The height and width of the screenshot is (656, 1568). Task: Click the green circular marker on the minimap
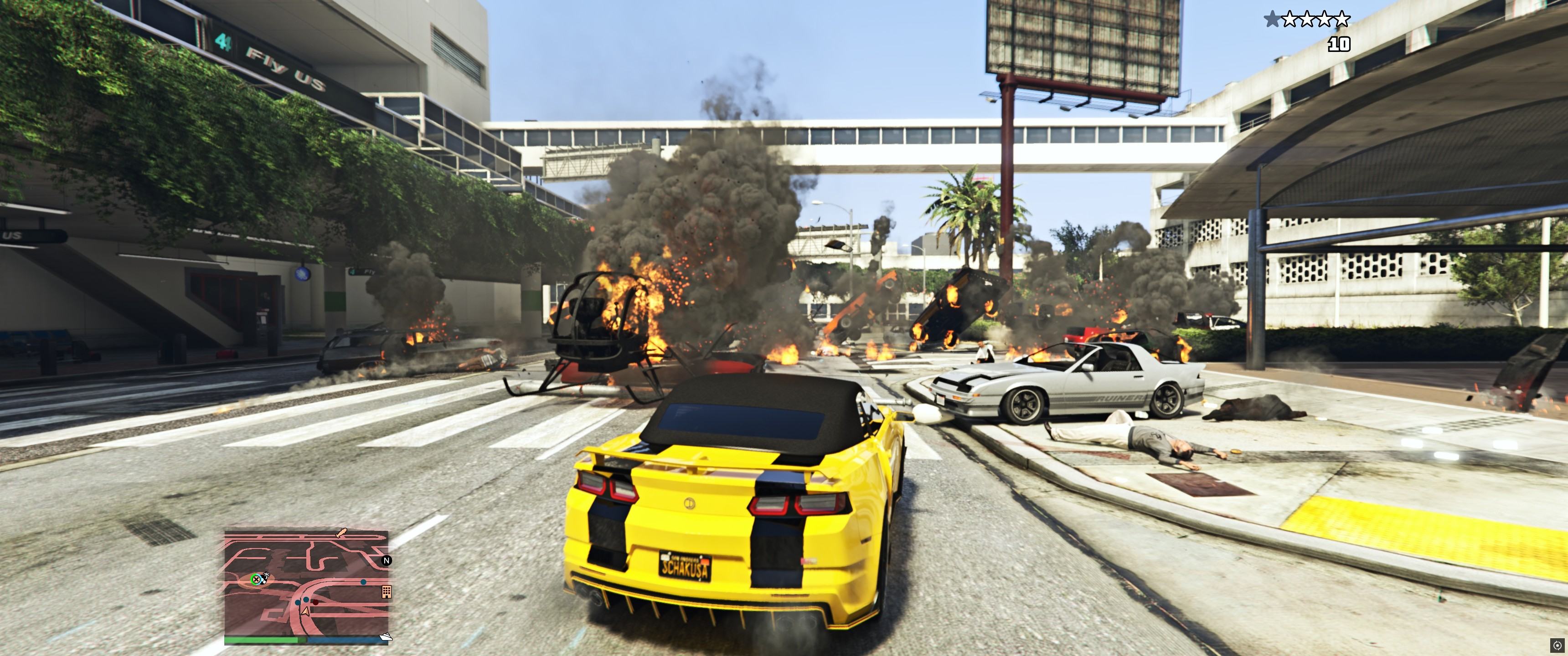click(x=256, y=579)
